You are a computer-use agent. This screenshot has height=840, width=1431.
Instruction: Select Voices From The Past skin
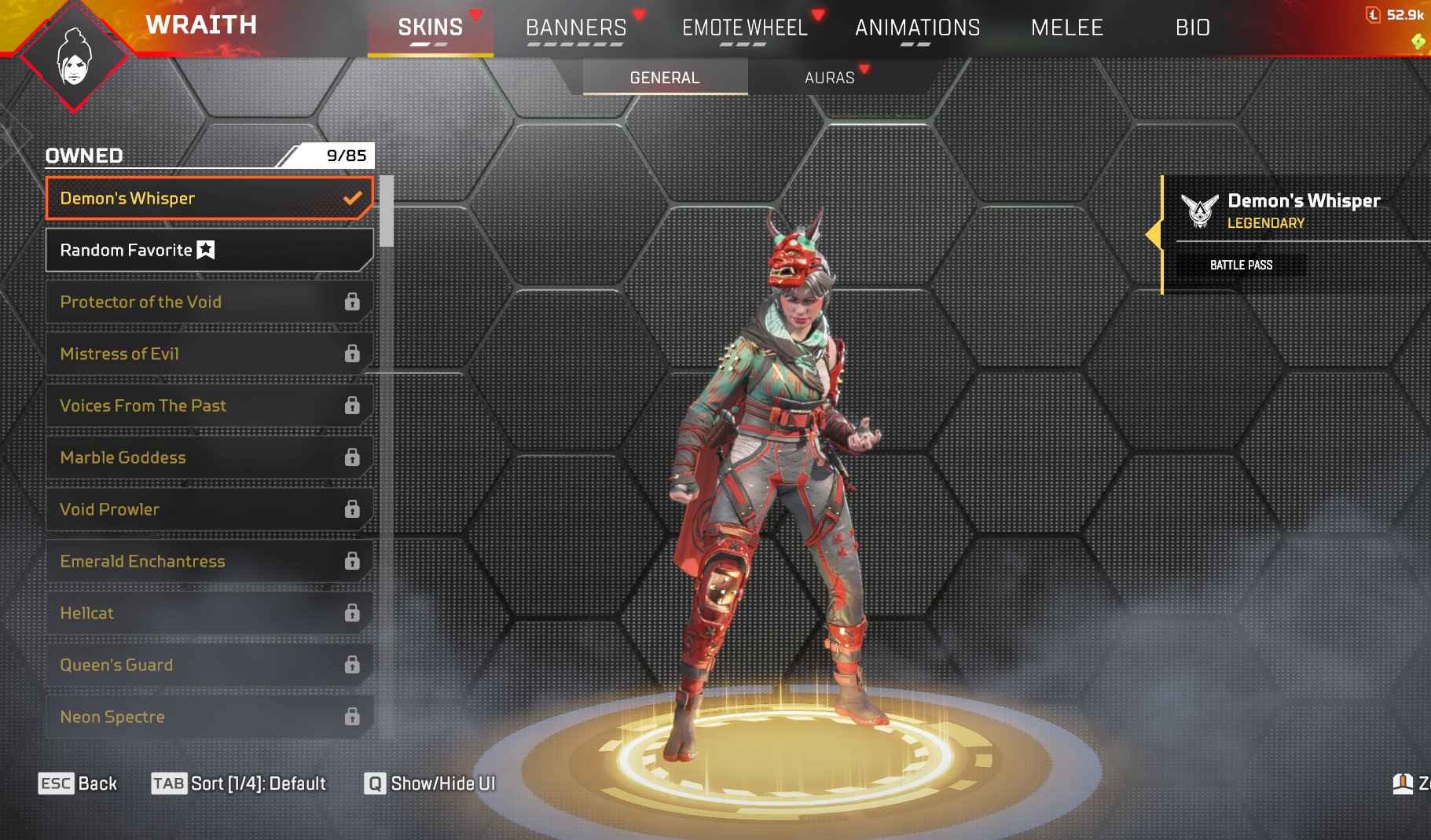[x=208, y=405]
